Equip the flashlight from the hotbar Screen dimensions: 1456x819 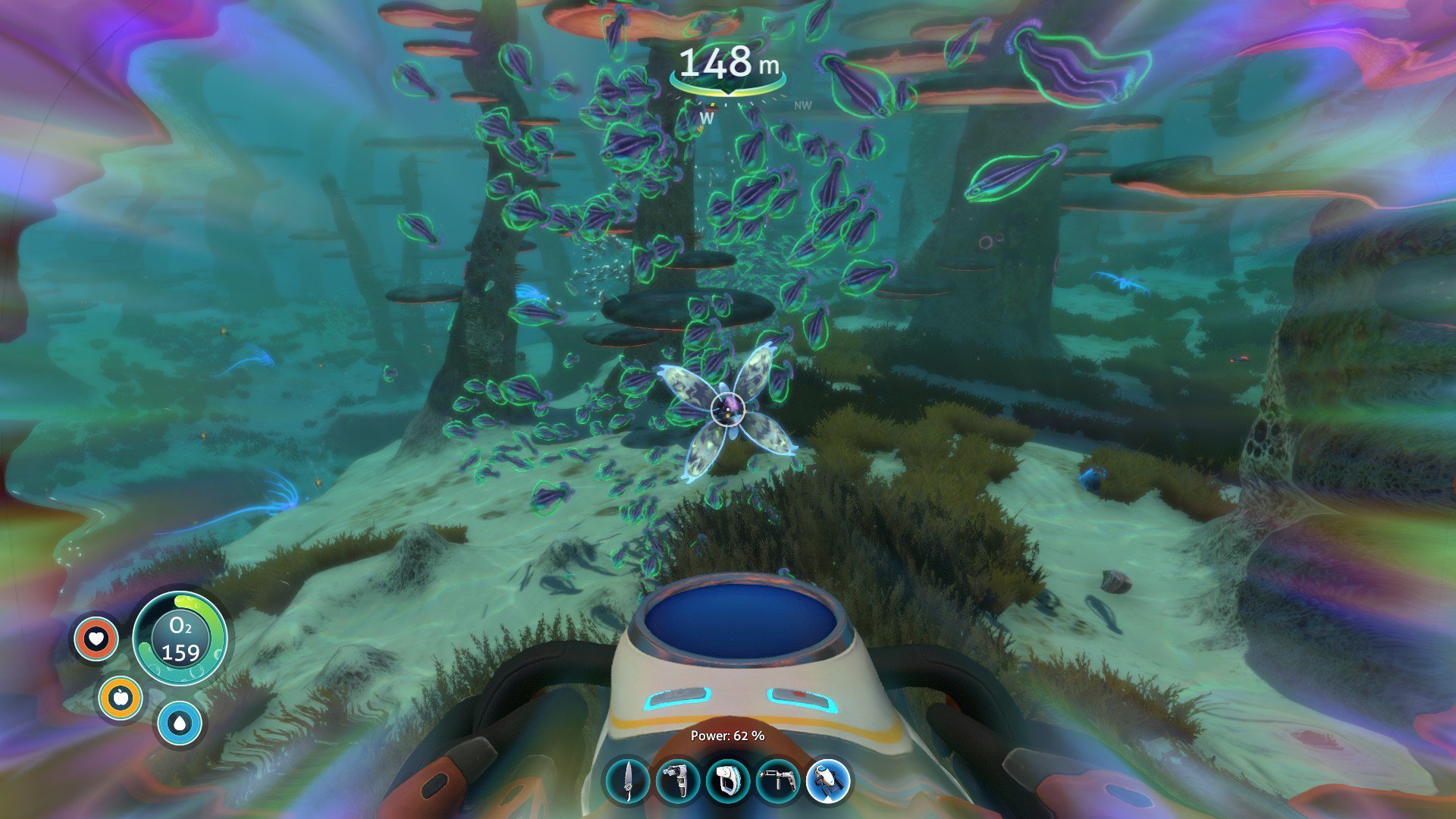[728, 781]
